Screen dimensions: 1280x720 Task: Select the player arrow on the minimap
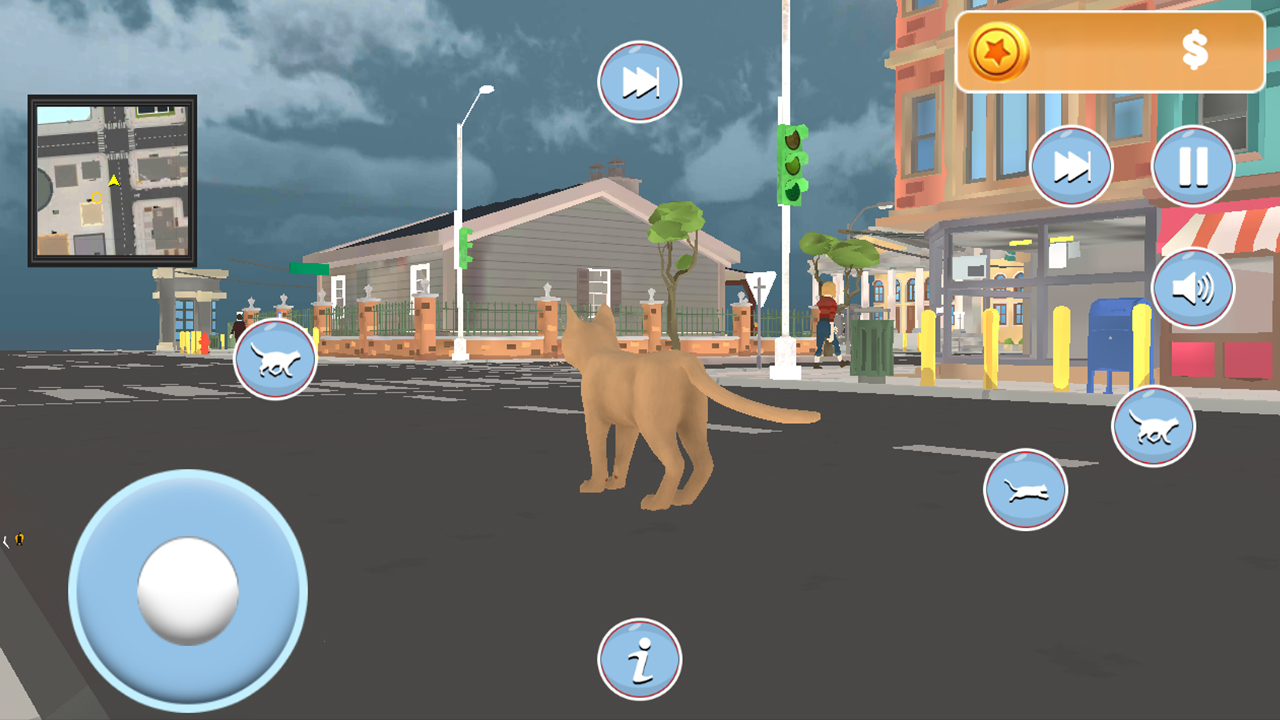113,183
